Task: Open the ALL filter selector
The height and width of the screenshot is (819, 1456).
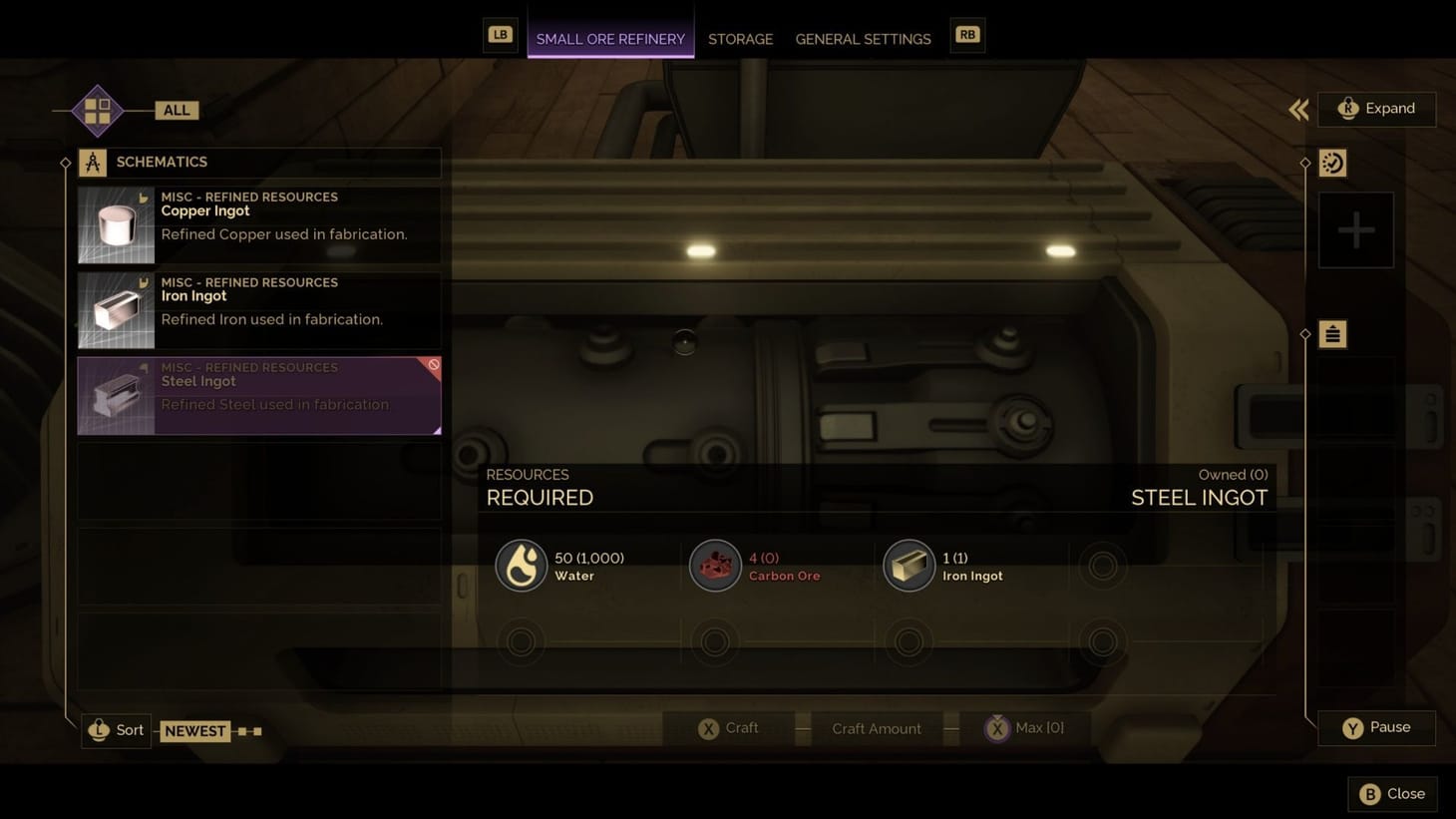Action: pyautogui.click(x=176, y=110)
